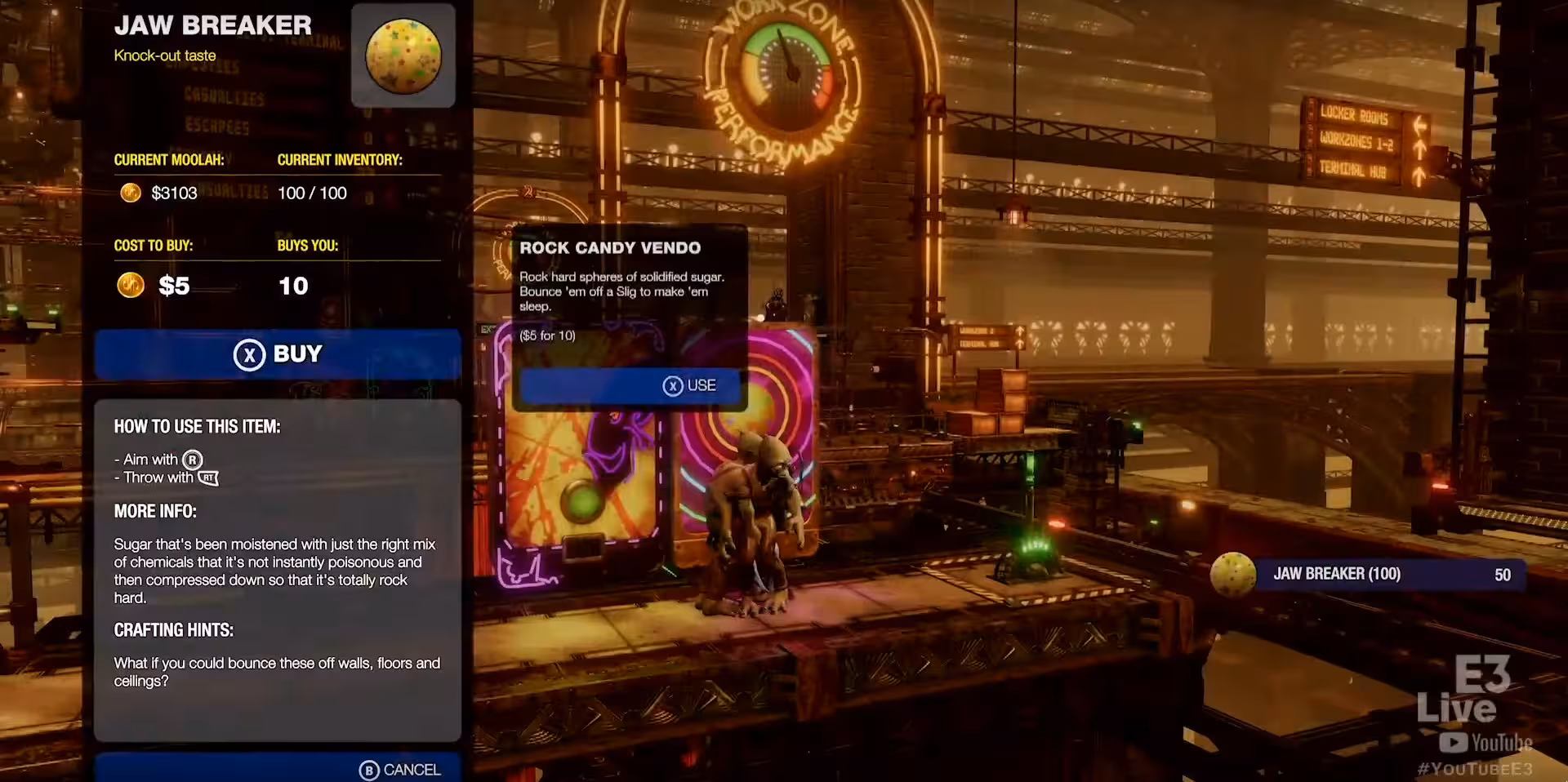The image size is (1568, 782).
Task: Buy the Jaw Breaker item
Action: [278, 354]
